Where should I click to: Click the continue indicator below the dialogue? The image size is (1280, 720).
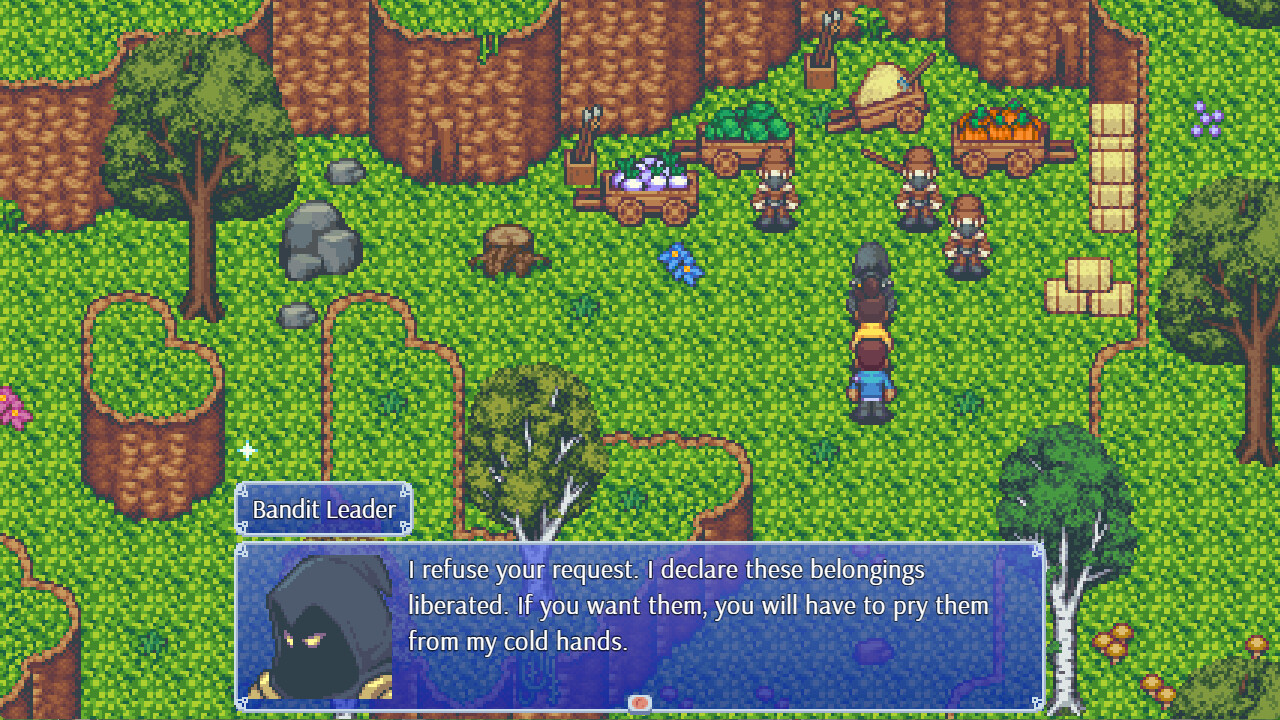(x=640, y=703)
